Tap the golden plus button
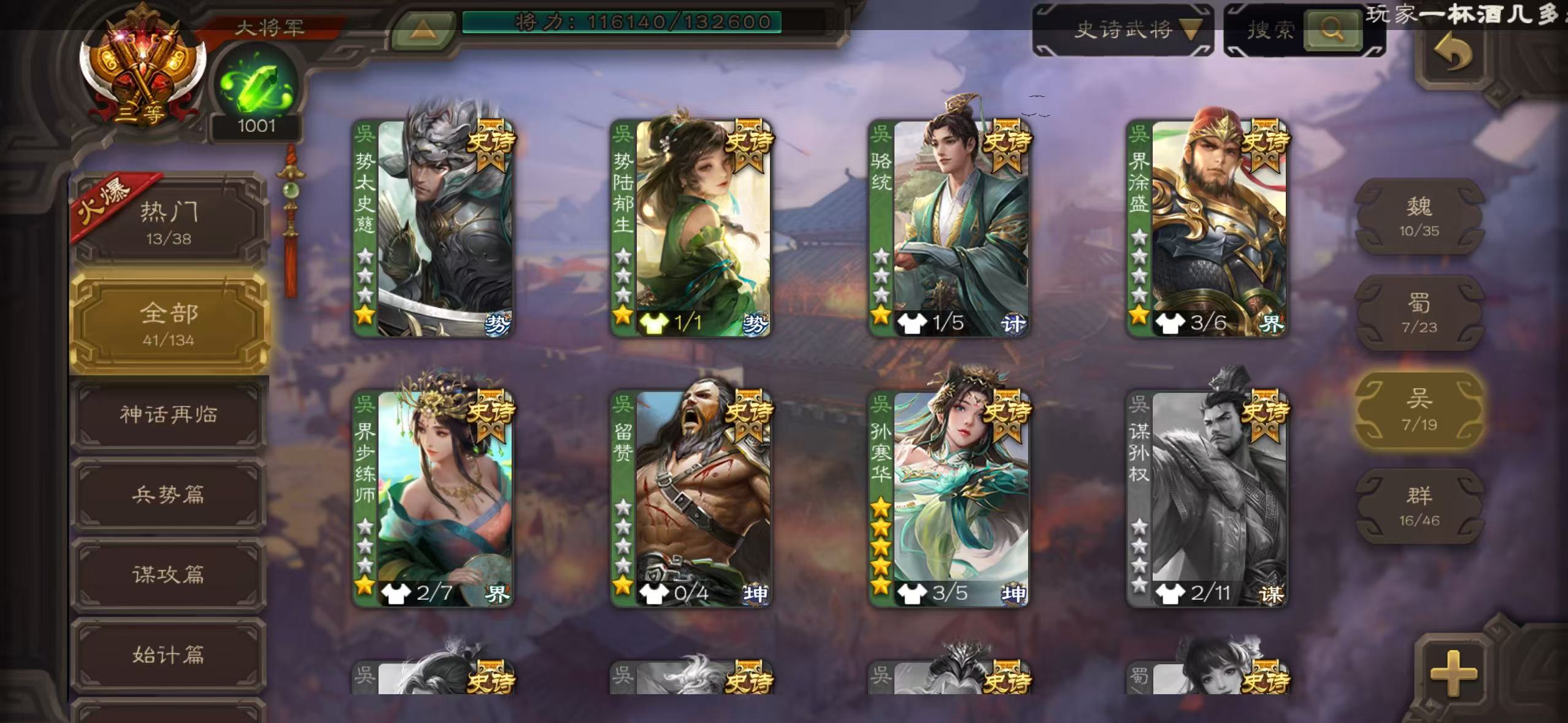1568x723 pixels. click(1453, 673)
